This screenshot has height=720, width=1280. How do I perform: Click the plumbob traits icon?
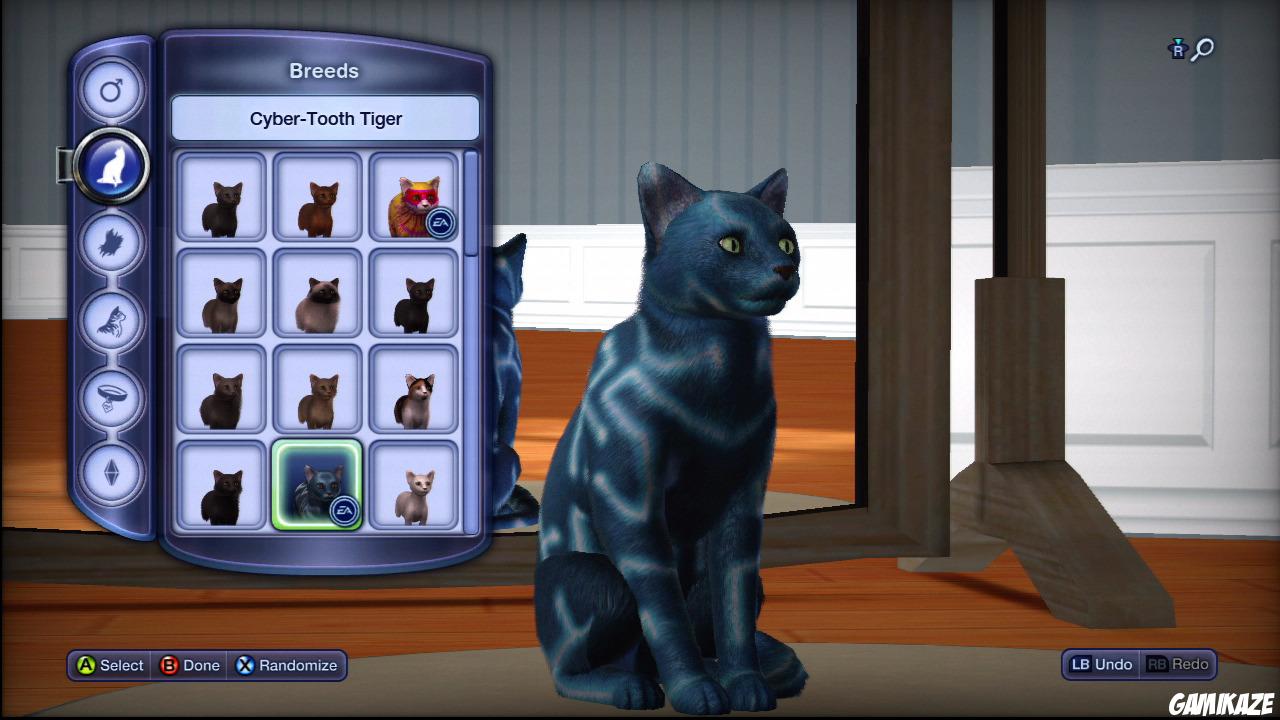coord(111,475)
